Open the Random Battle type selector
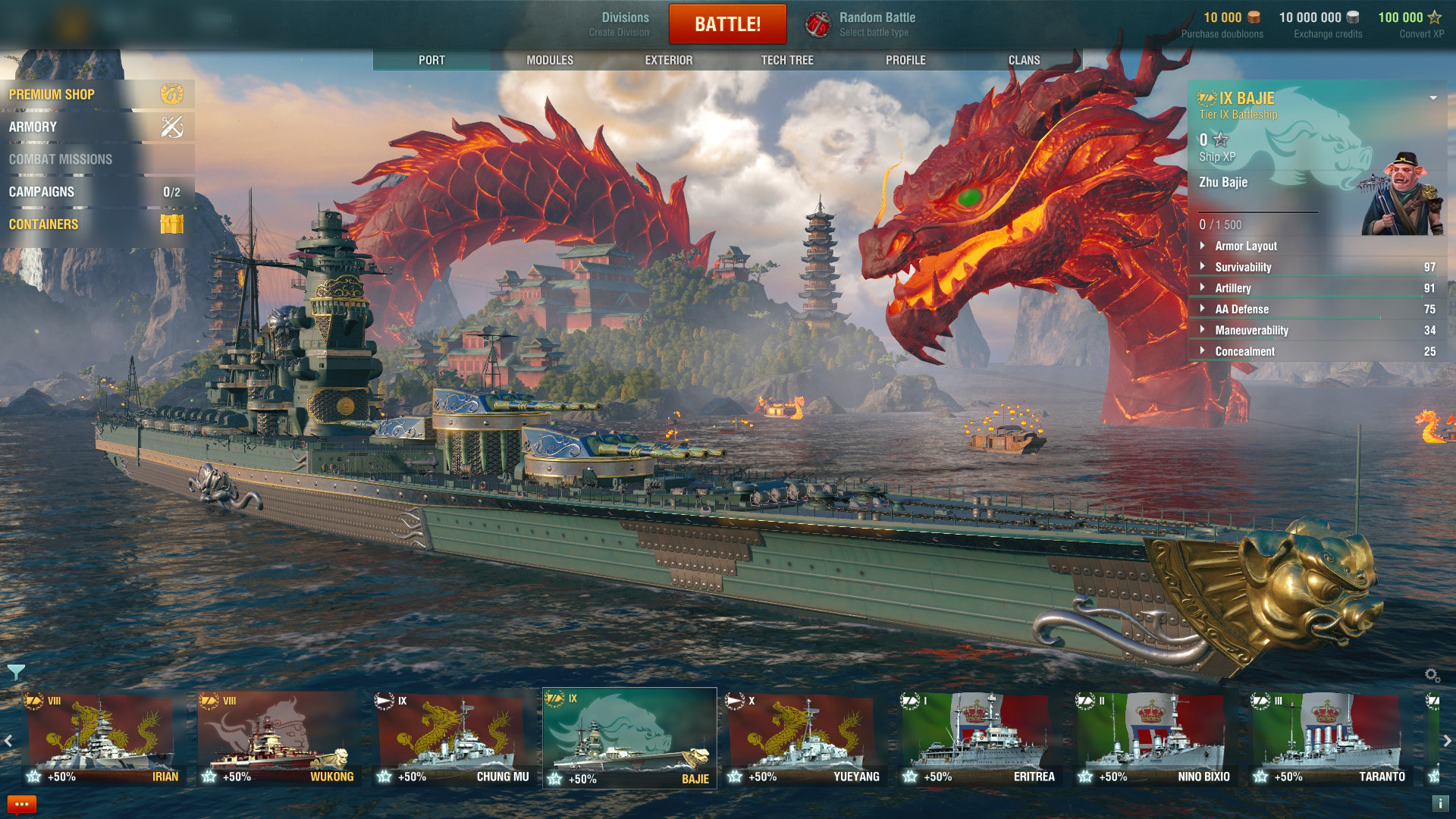The width and height of the screenshot is (1456, 819). [x=860, y=24]
